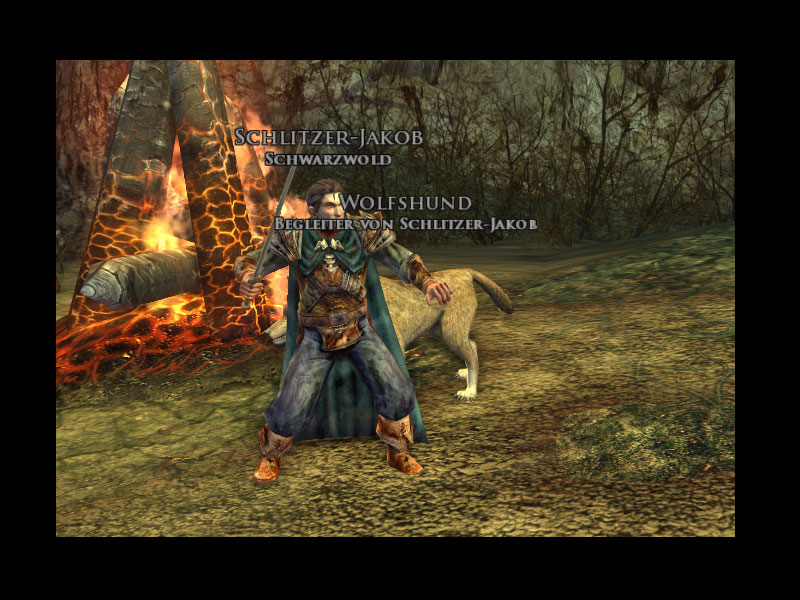This screenshot has height=600, width=800.
Task: Select the Schlitzer-Jakob nameplate
Action: point(328,138)
